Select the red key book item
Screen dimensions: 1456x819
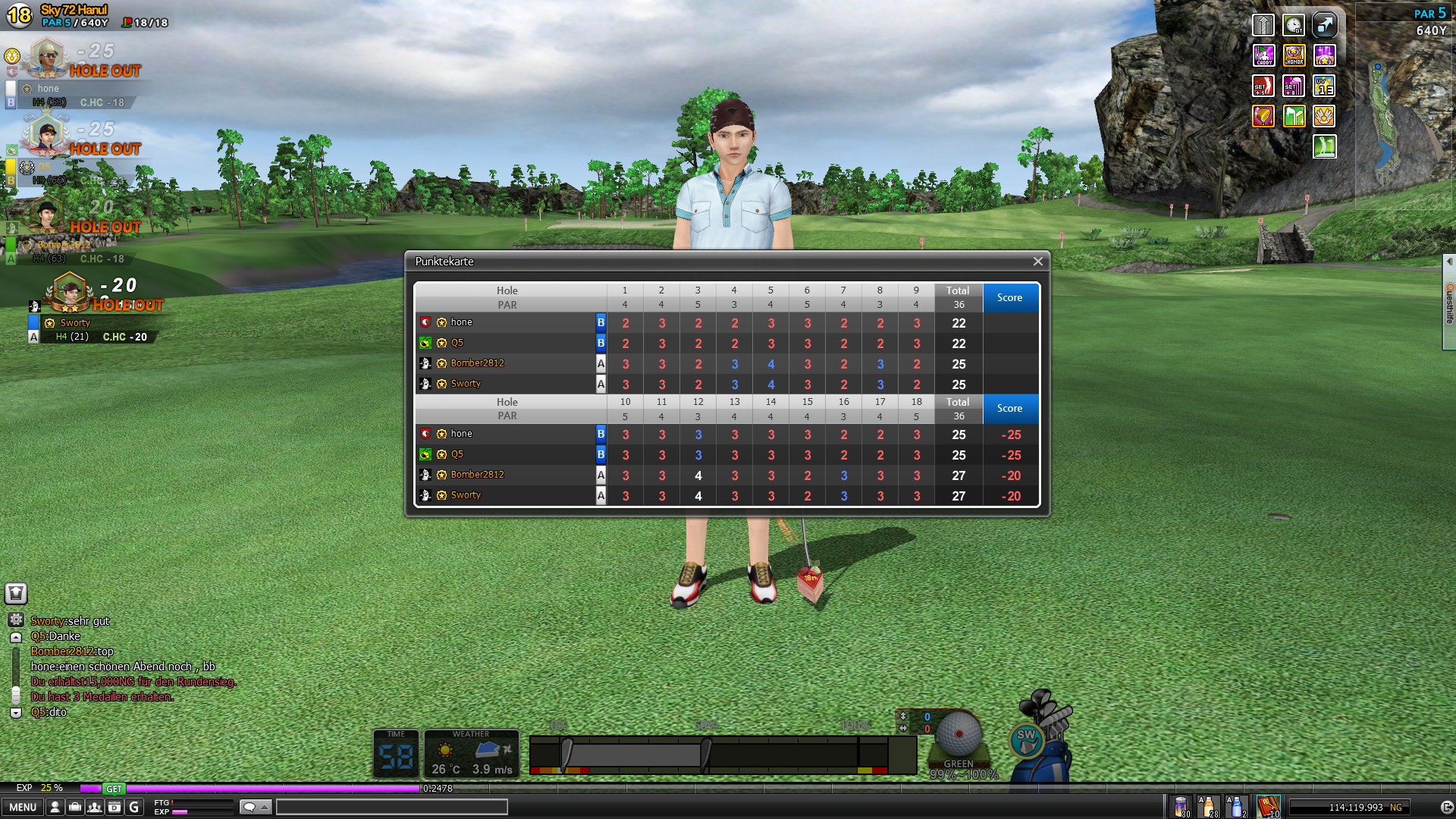[x=1268, y=806]
